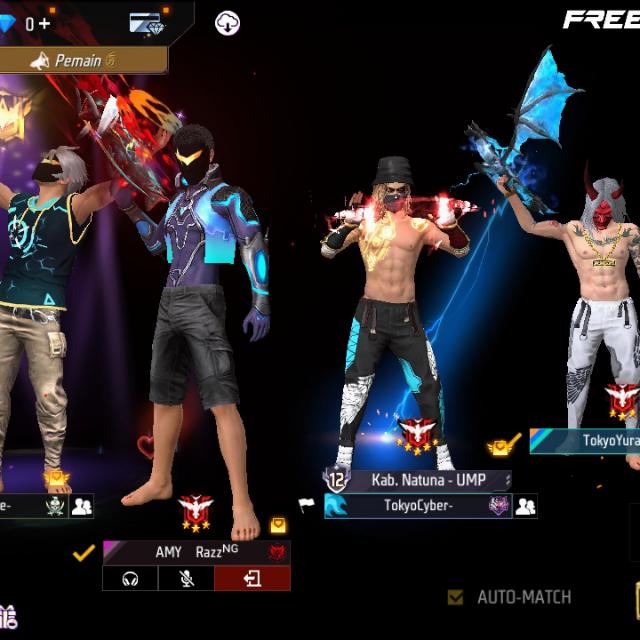Open the diamond membership card icon
This screenshot has width=640, height=640.
tap(150, 23)
